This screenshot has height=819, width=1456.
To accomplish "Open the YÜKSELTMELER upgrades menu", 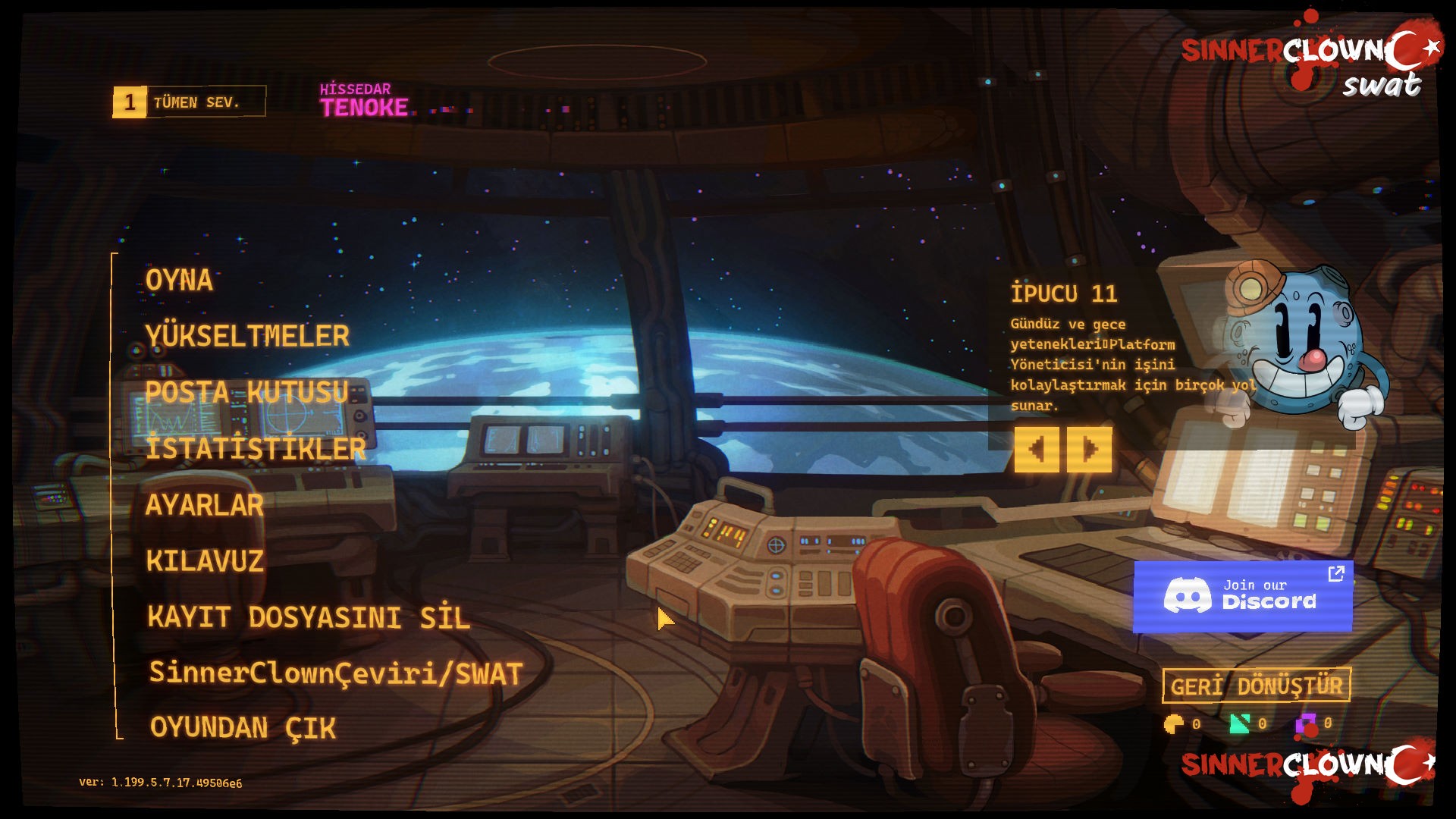I will 247,336.
